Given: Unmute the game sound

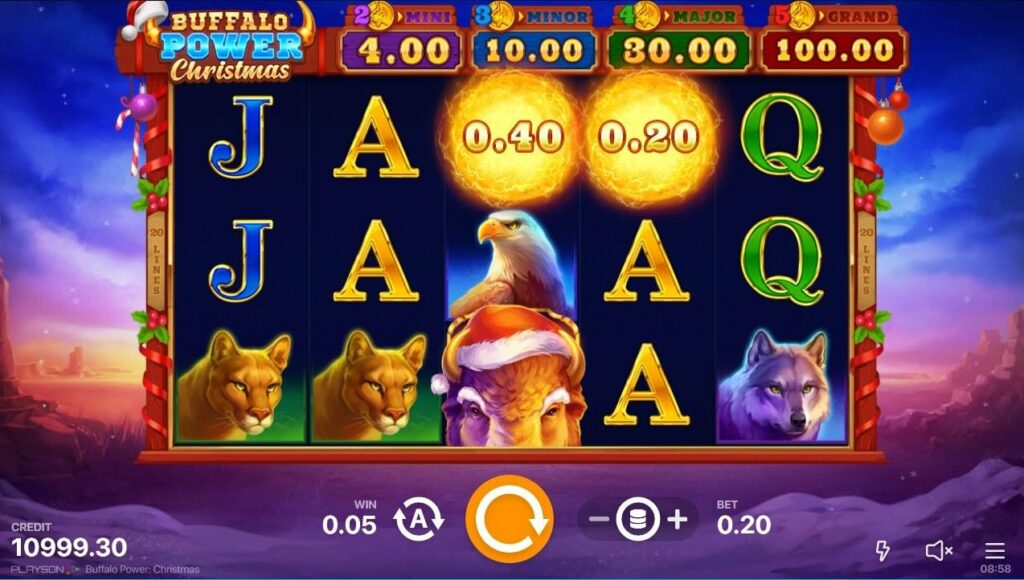Looking at the screenshot, I should [x=938, y=550].
